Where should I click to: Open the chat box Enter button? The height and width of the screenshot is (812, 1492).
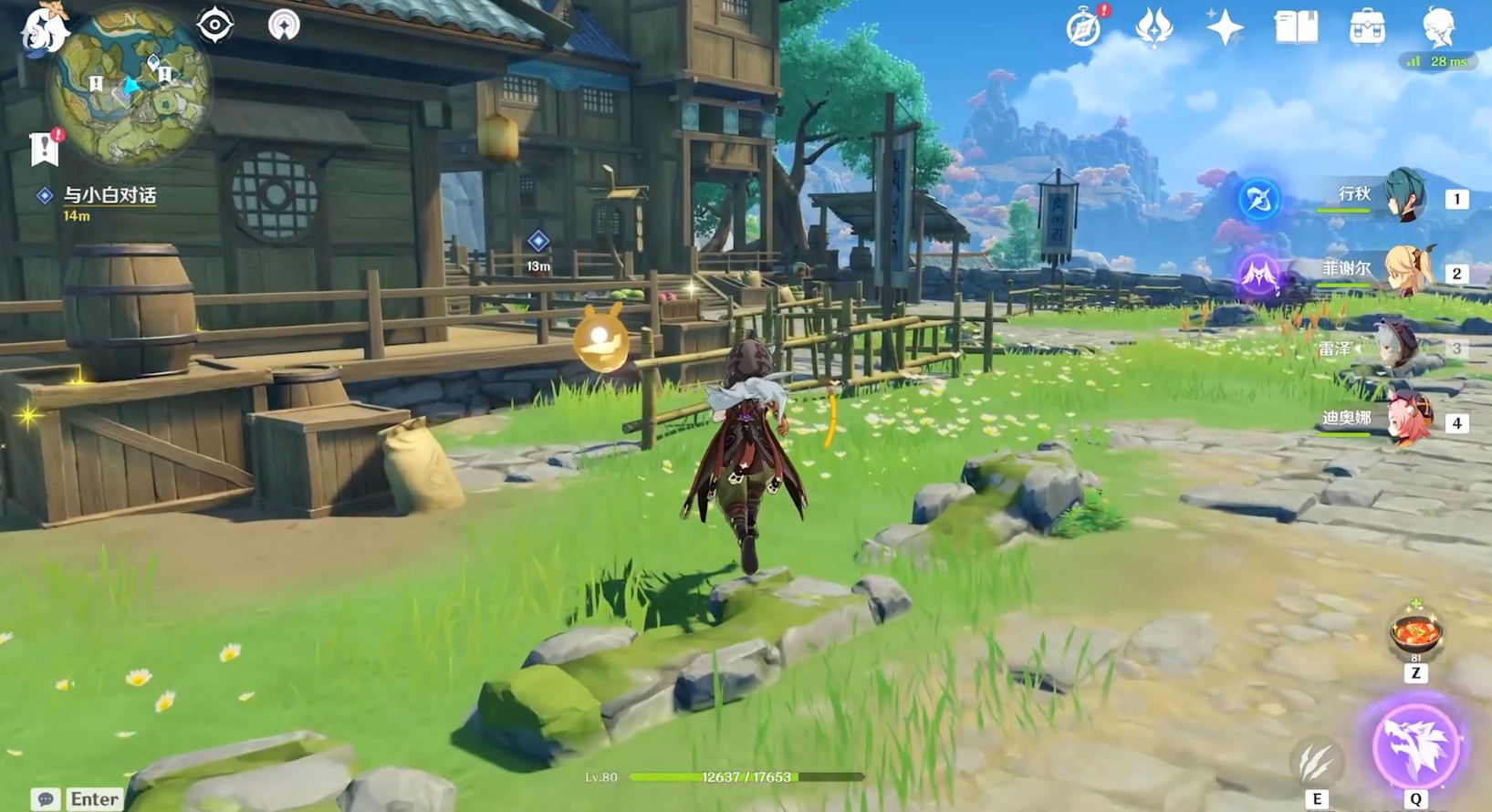pyautogui.click(x=79, y=799)
